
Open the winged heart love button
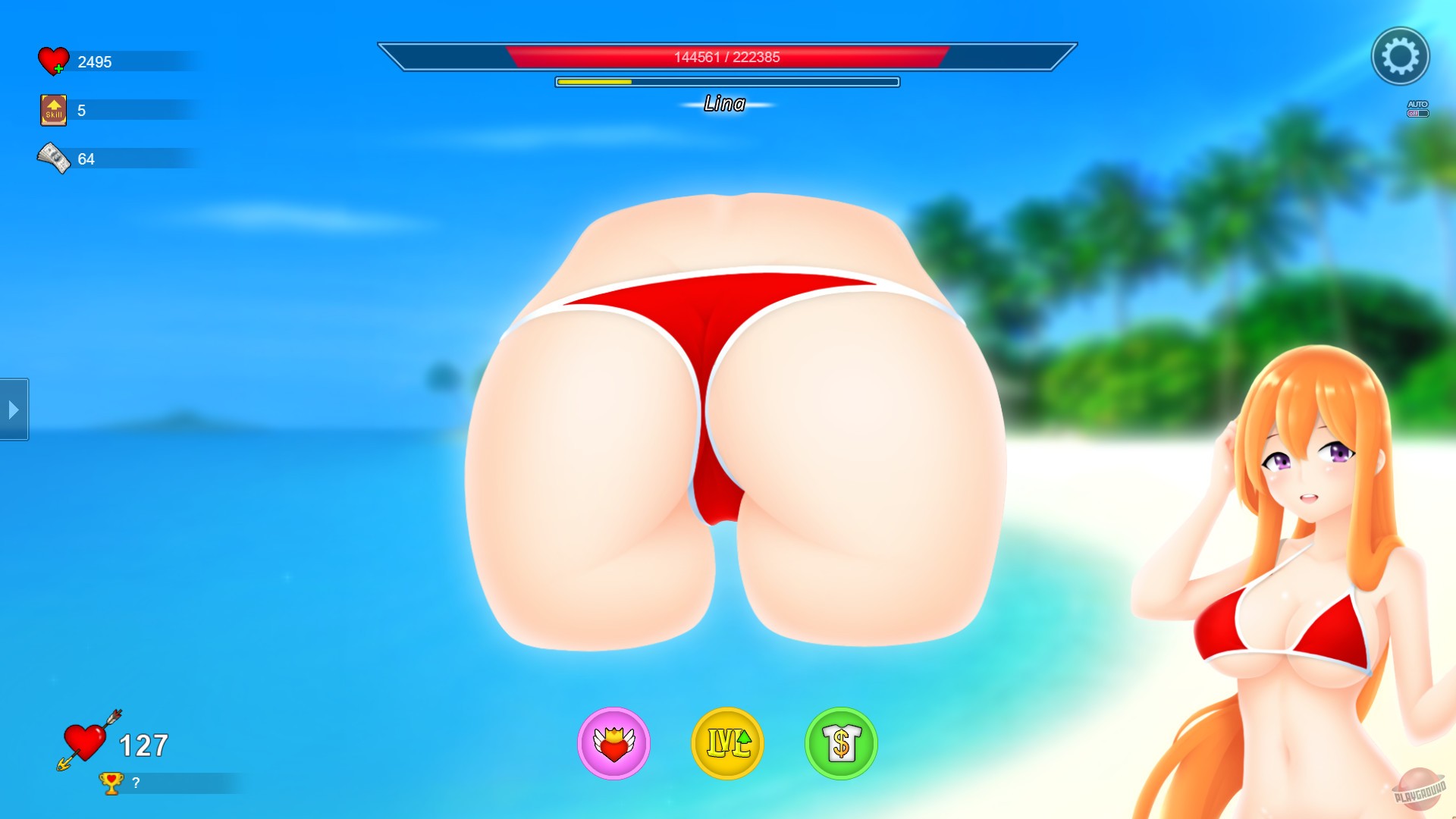(614, 745)
